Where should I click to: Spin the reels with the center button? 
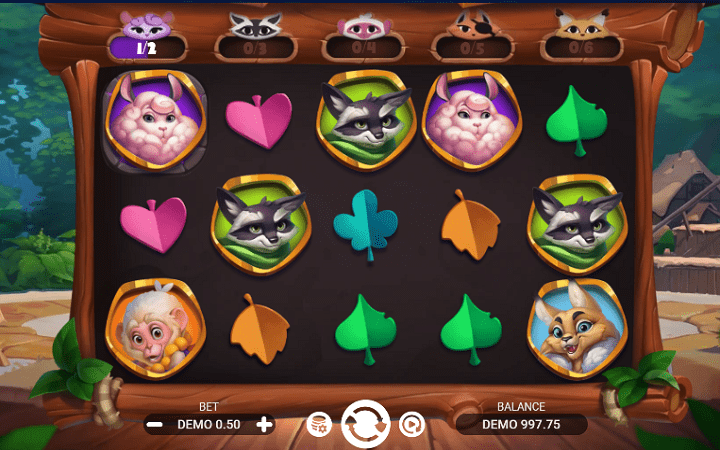[365, 423]
